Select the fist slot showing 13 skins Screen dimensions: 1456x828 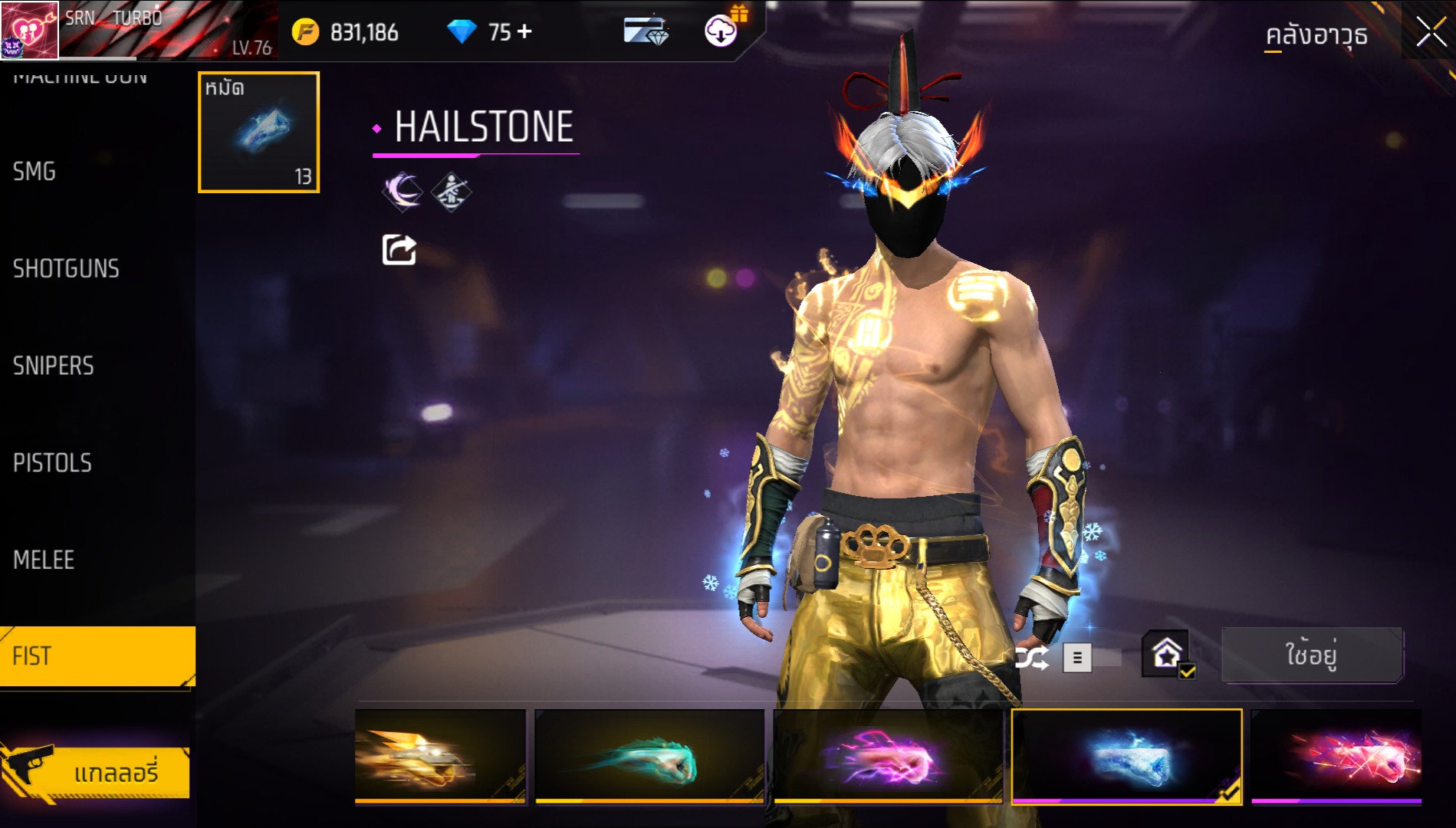click(x=259, y=132)
